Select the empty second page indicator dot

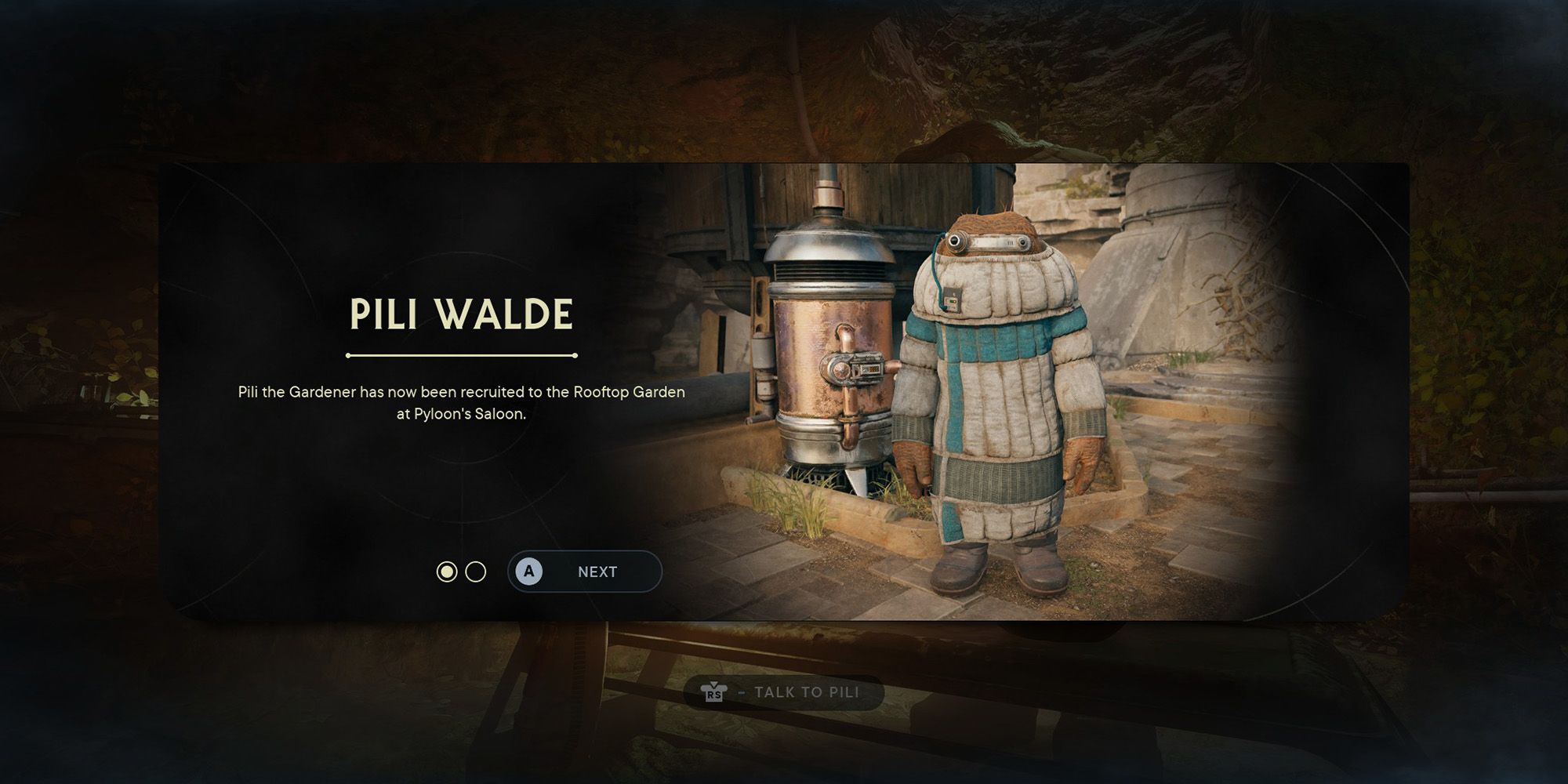pos(476,572)
